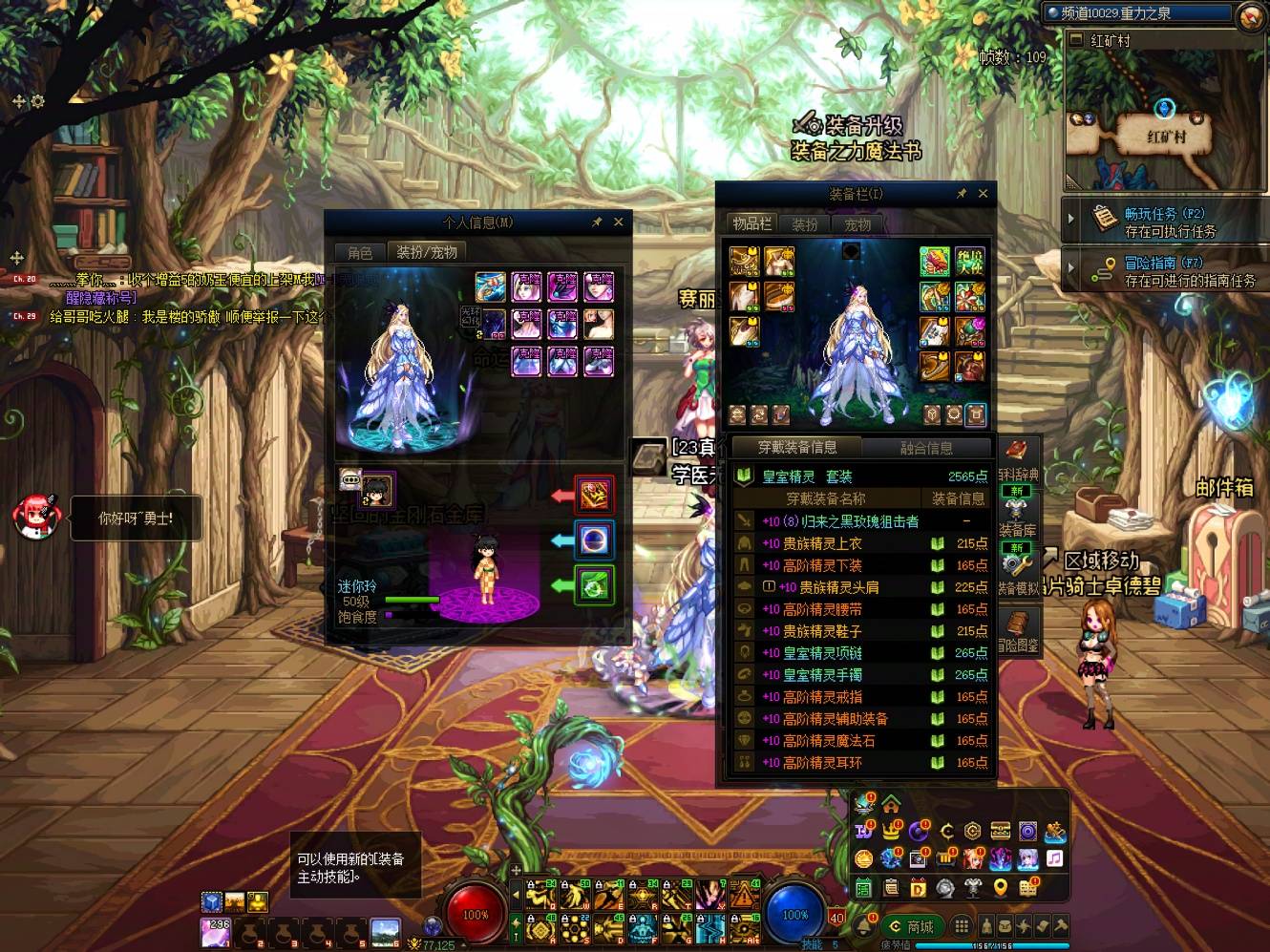The image size is (1270, 952).
Task: Pin the 装备栏 equipment window
Action: click(962, 193)
